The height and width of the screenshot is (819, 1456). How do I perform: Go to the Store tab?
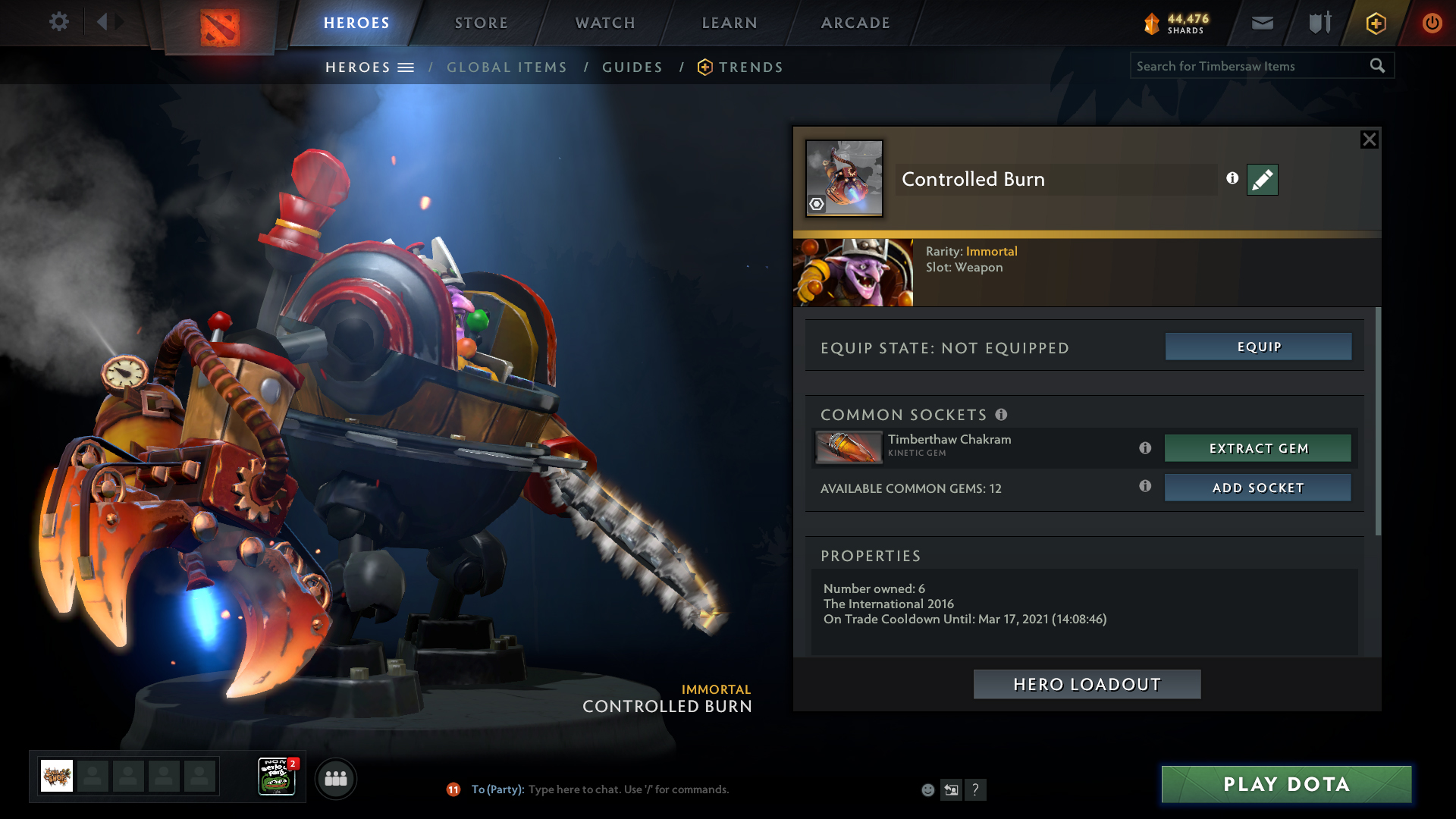pos(481,23)
